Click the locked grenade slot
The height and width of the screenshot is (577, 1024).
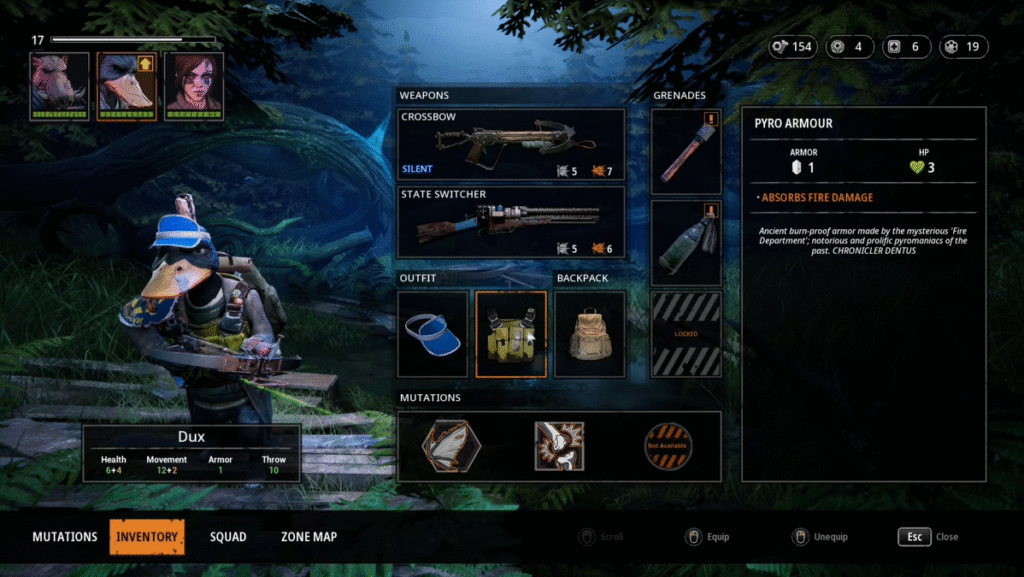[686, 334]
